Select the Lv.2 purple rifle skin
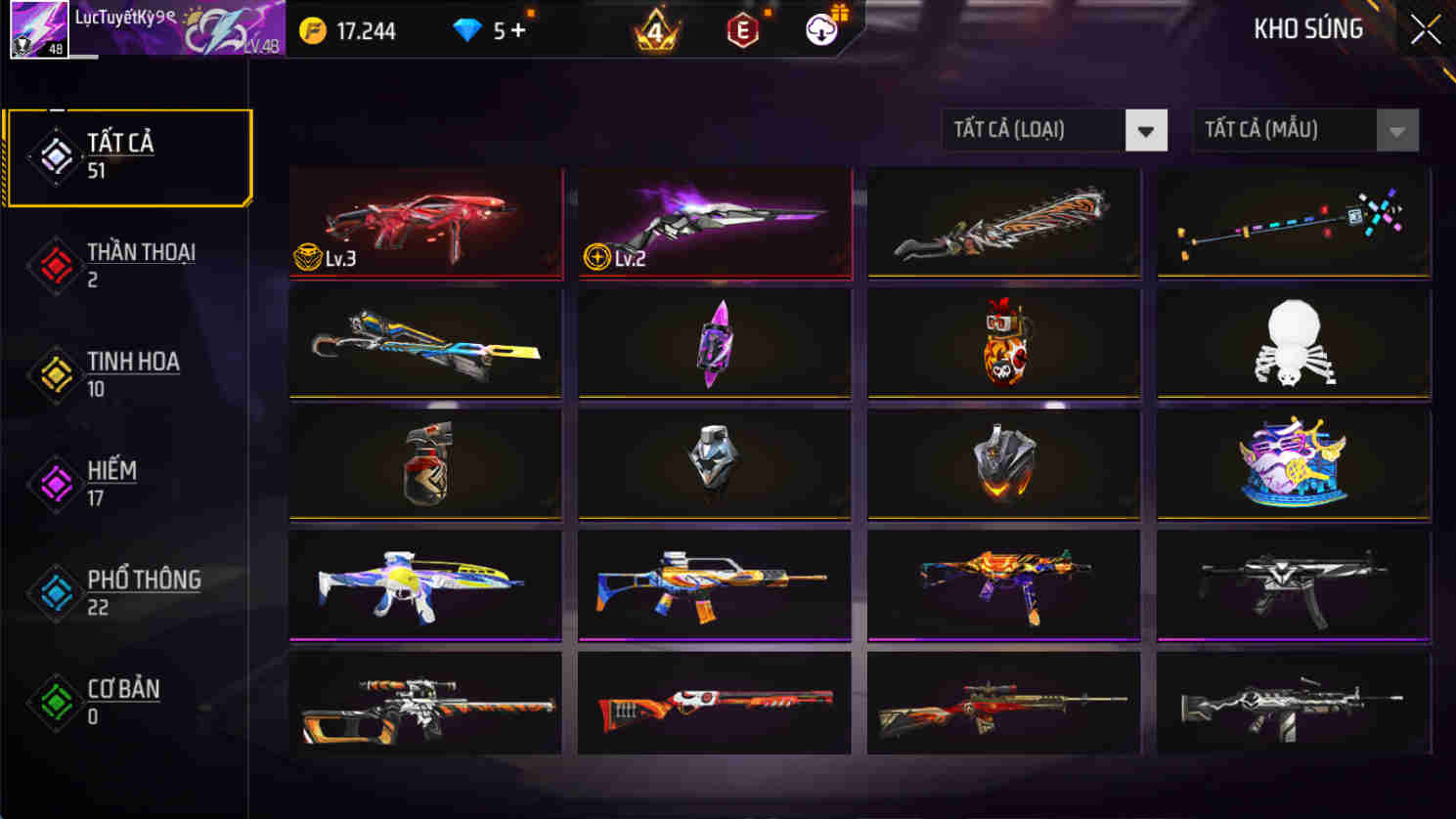 [x=713, y=221]
